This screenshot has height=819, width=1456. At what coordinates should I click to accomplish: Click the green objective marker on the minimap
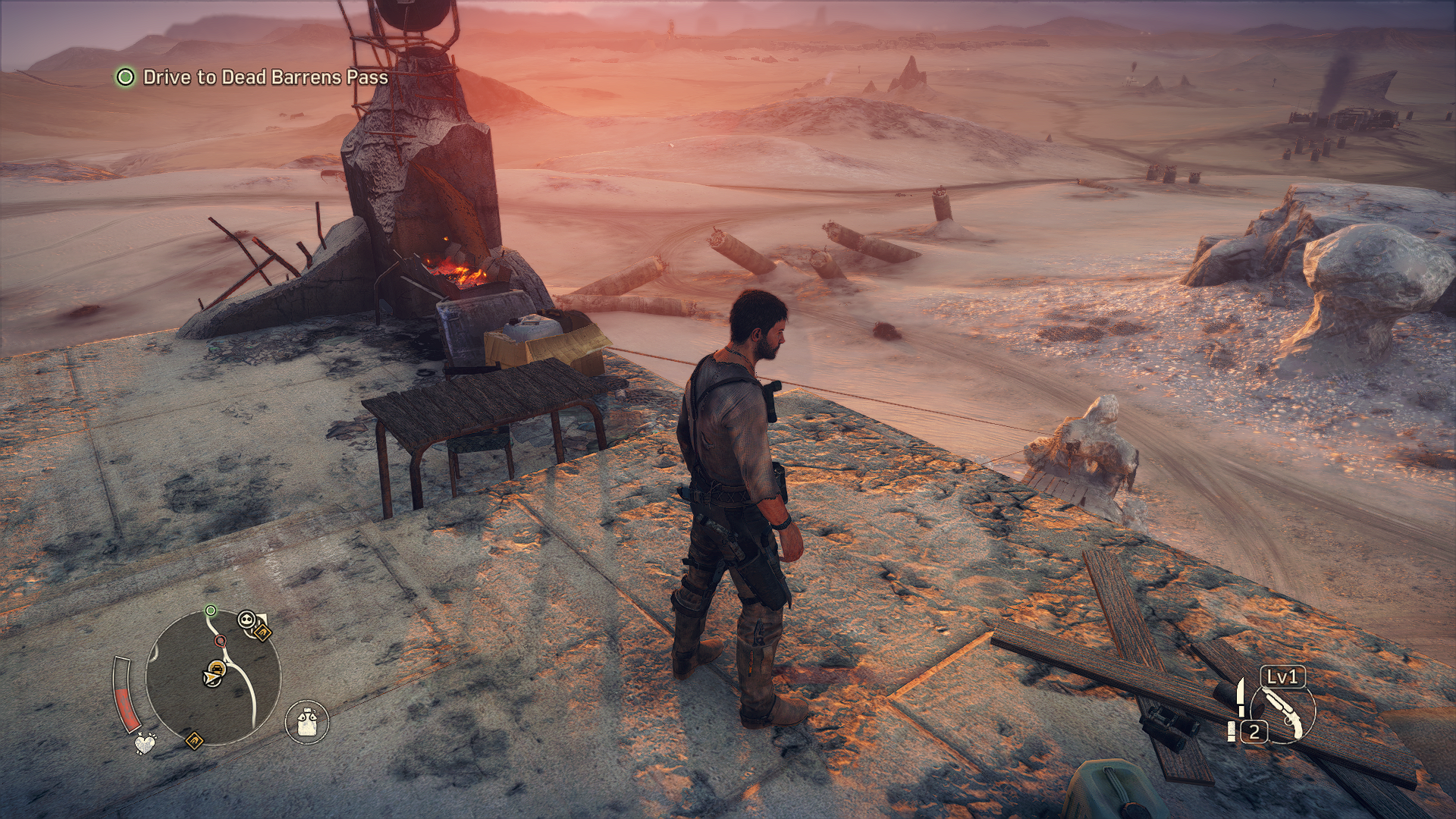click(x=211, y=610)
